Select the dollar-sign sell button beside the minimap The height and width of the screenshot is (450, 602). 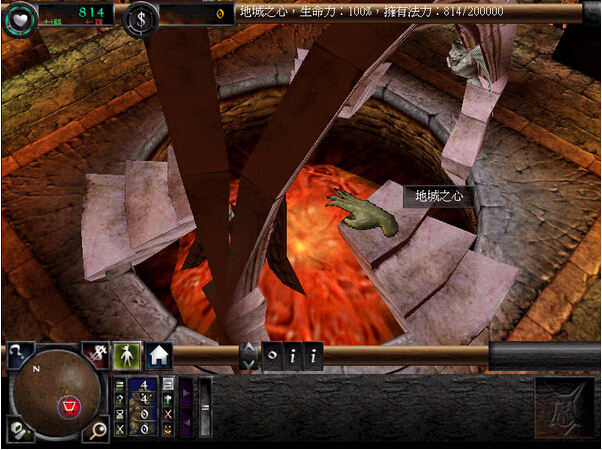pyautogui.click(x=97, y=353)
